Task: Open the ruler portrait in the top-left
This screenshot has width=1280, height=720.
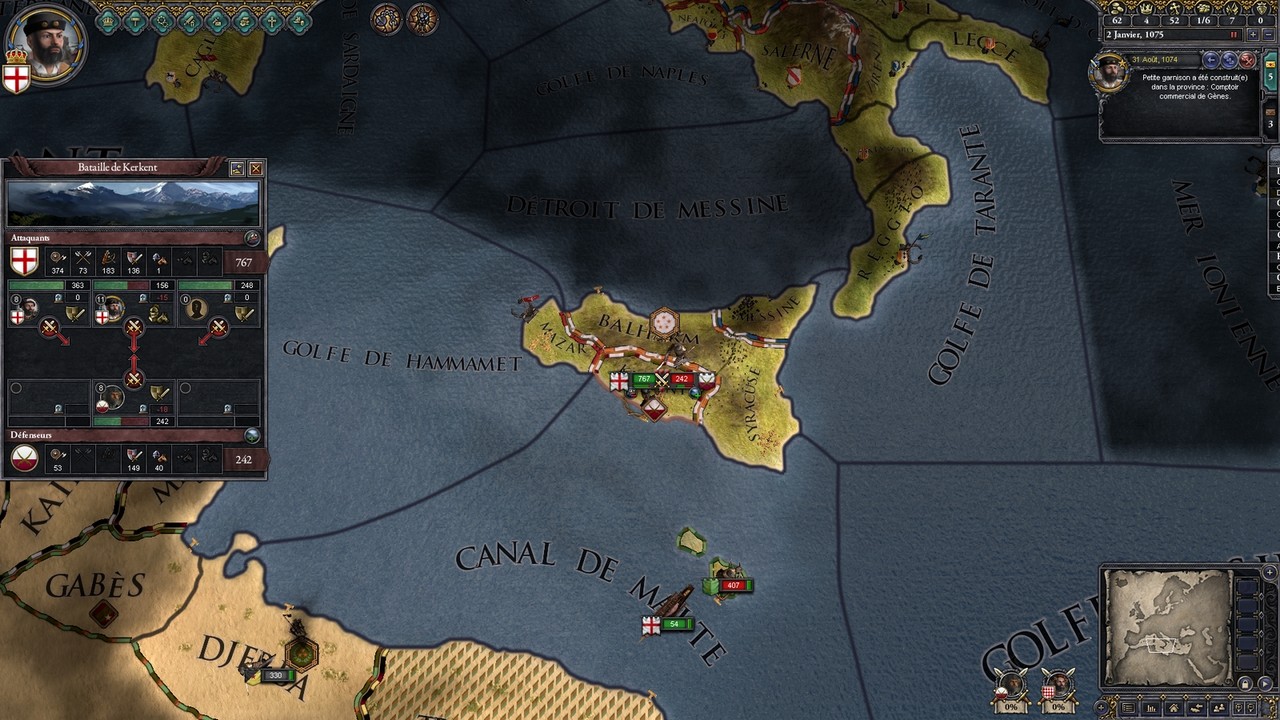Action: pos(48,45)
